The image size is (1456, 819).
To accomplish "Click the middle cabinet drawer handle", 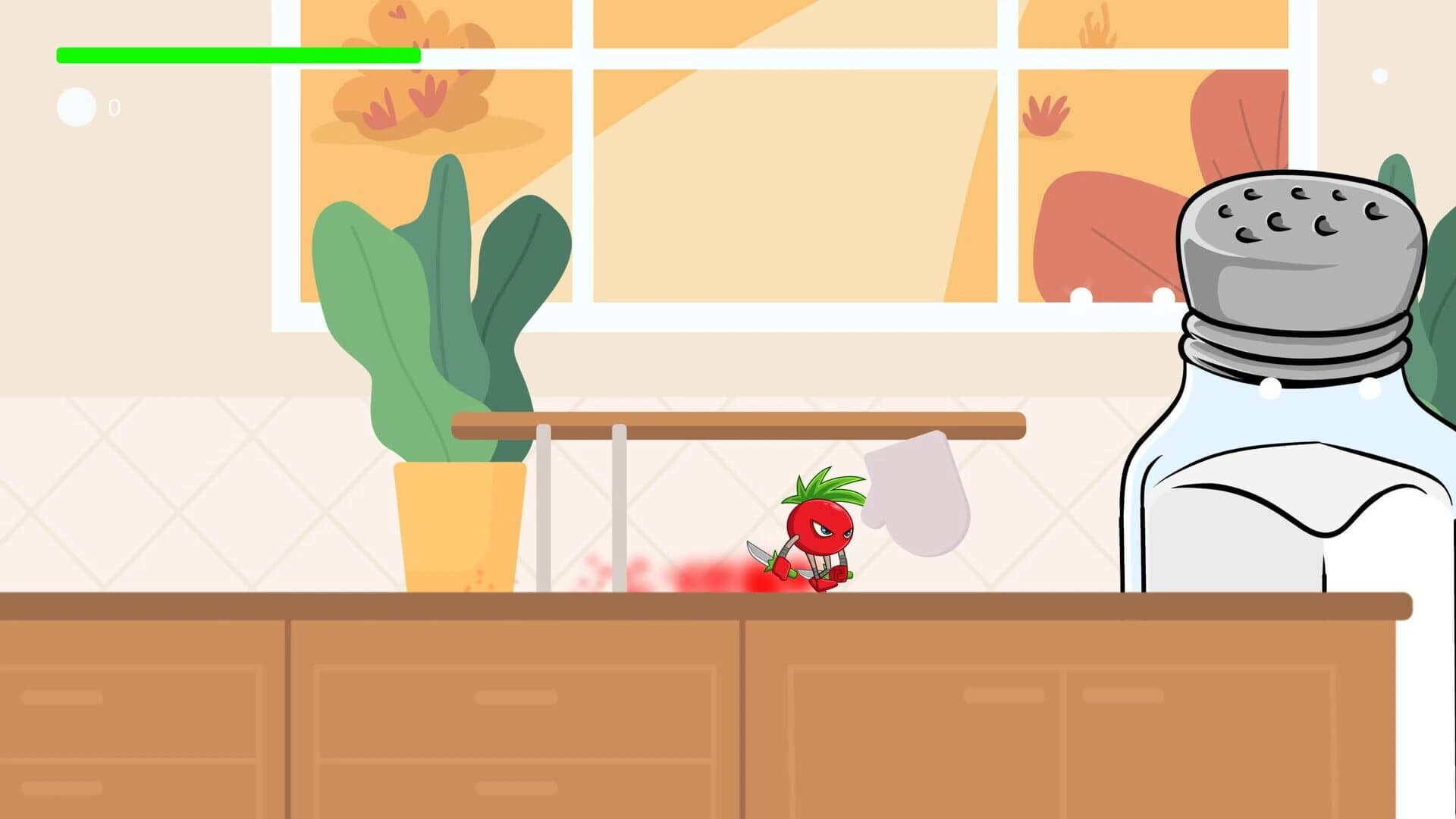I will [x=516, y=696].
